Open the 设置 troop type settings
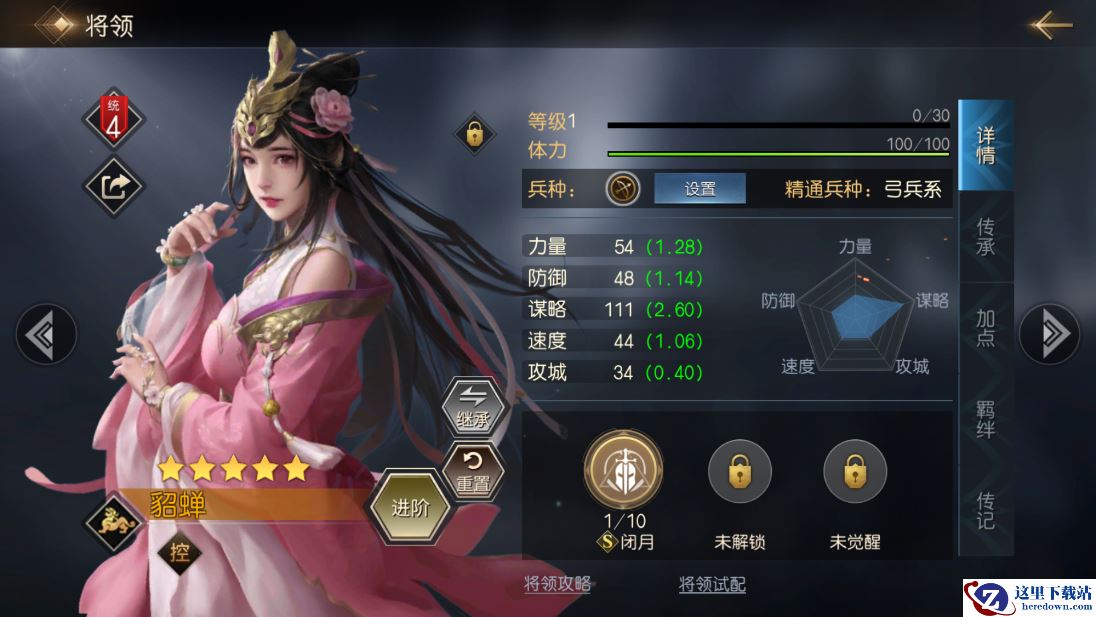This screenshot has height=617, width=1096. coord(700,188)
